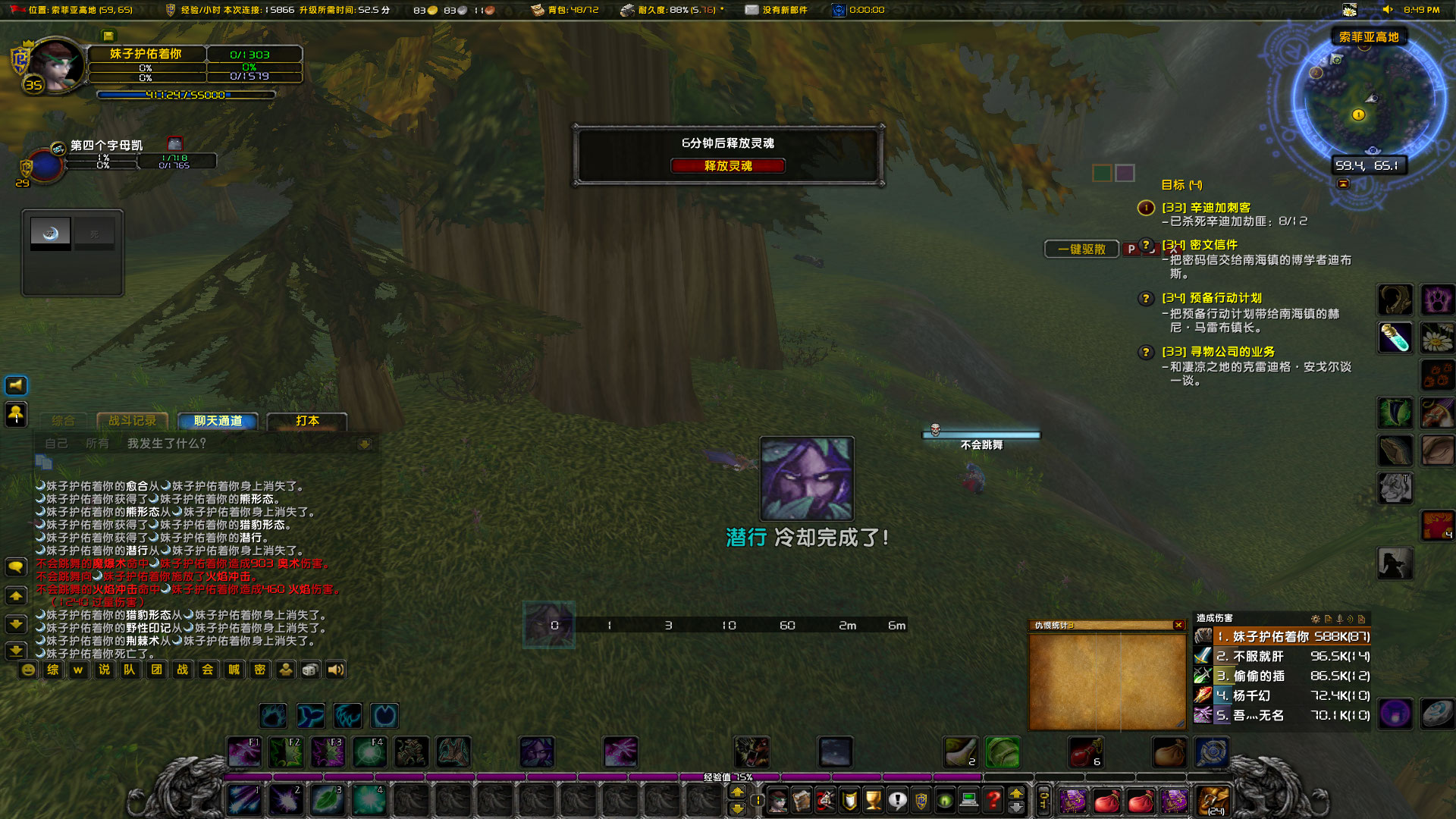
Task: Open the keyring key icon beside the bags
Action: [1044, 800]
